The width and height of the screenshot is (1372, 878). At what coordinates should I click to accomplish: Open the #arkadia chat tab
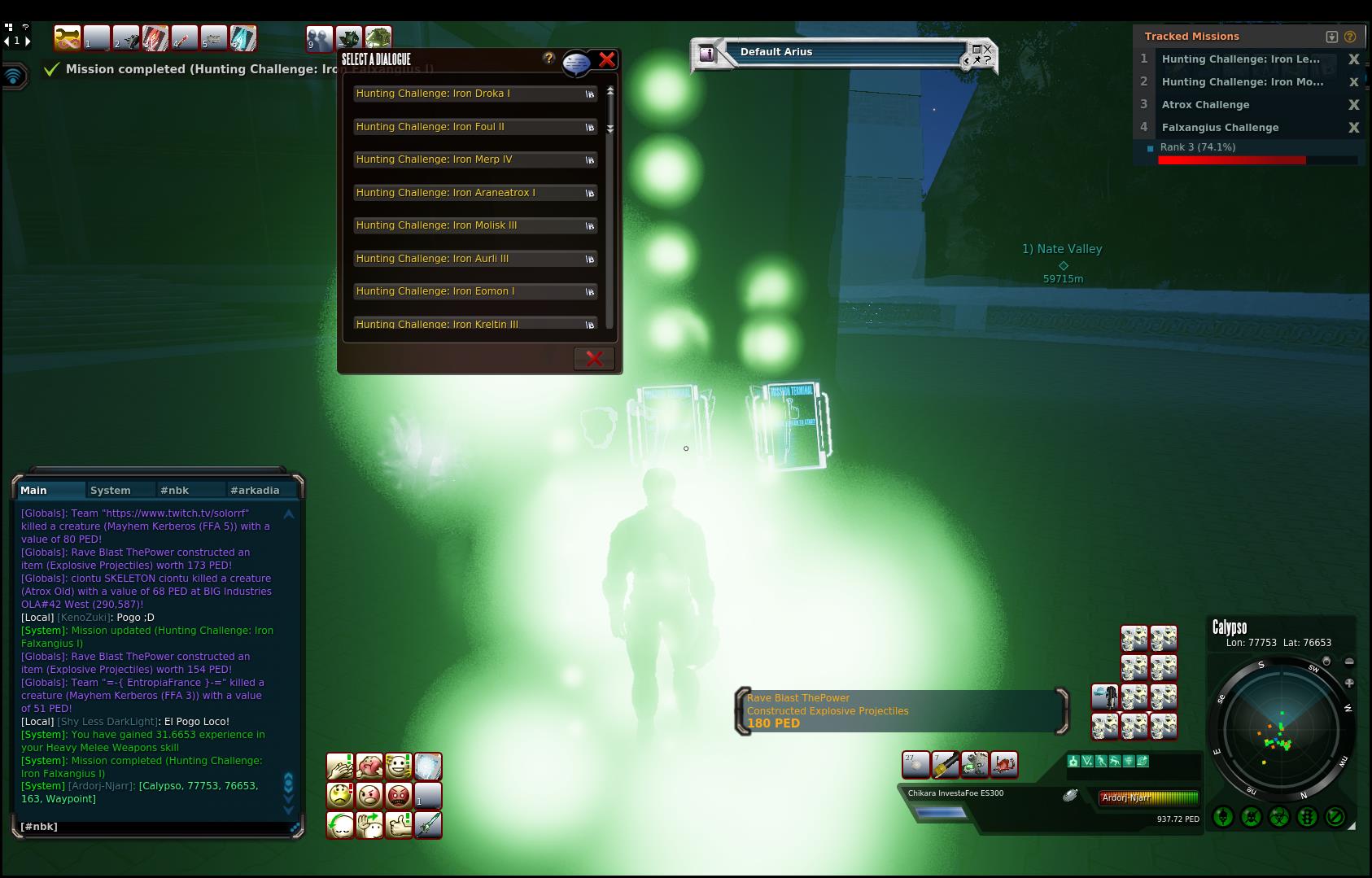(x=255, y=490)
